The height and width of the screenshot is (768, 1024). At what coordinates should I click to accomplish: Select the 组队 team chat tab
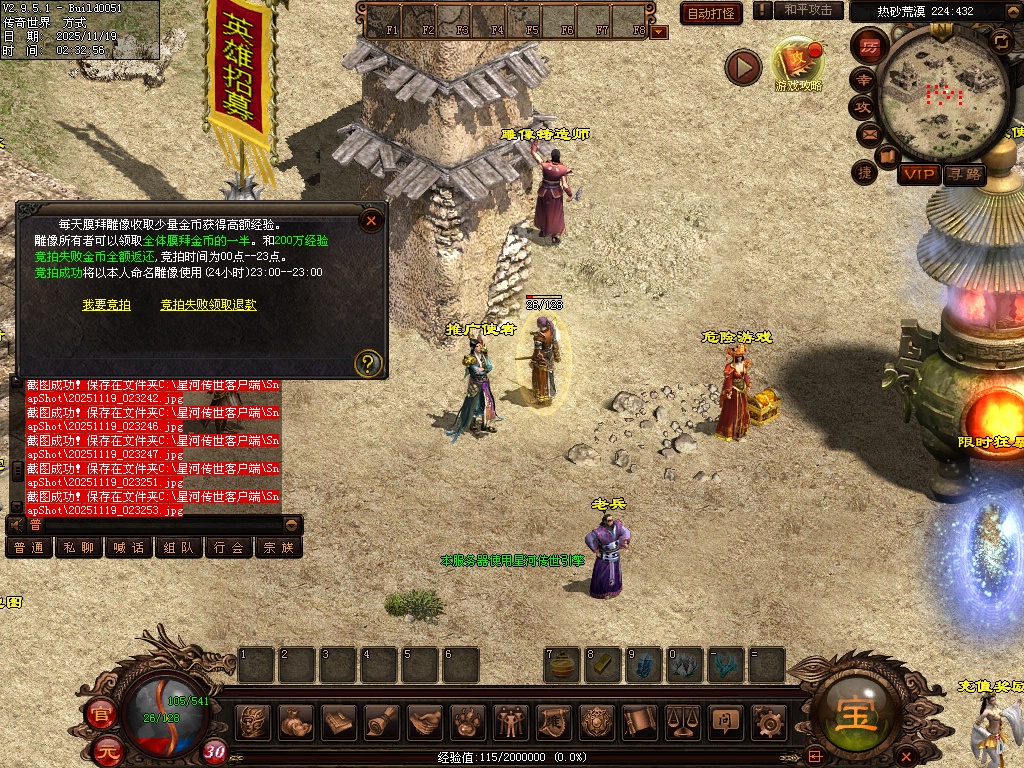[x=179, y=547]
